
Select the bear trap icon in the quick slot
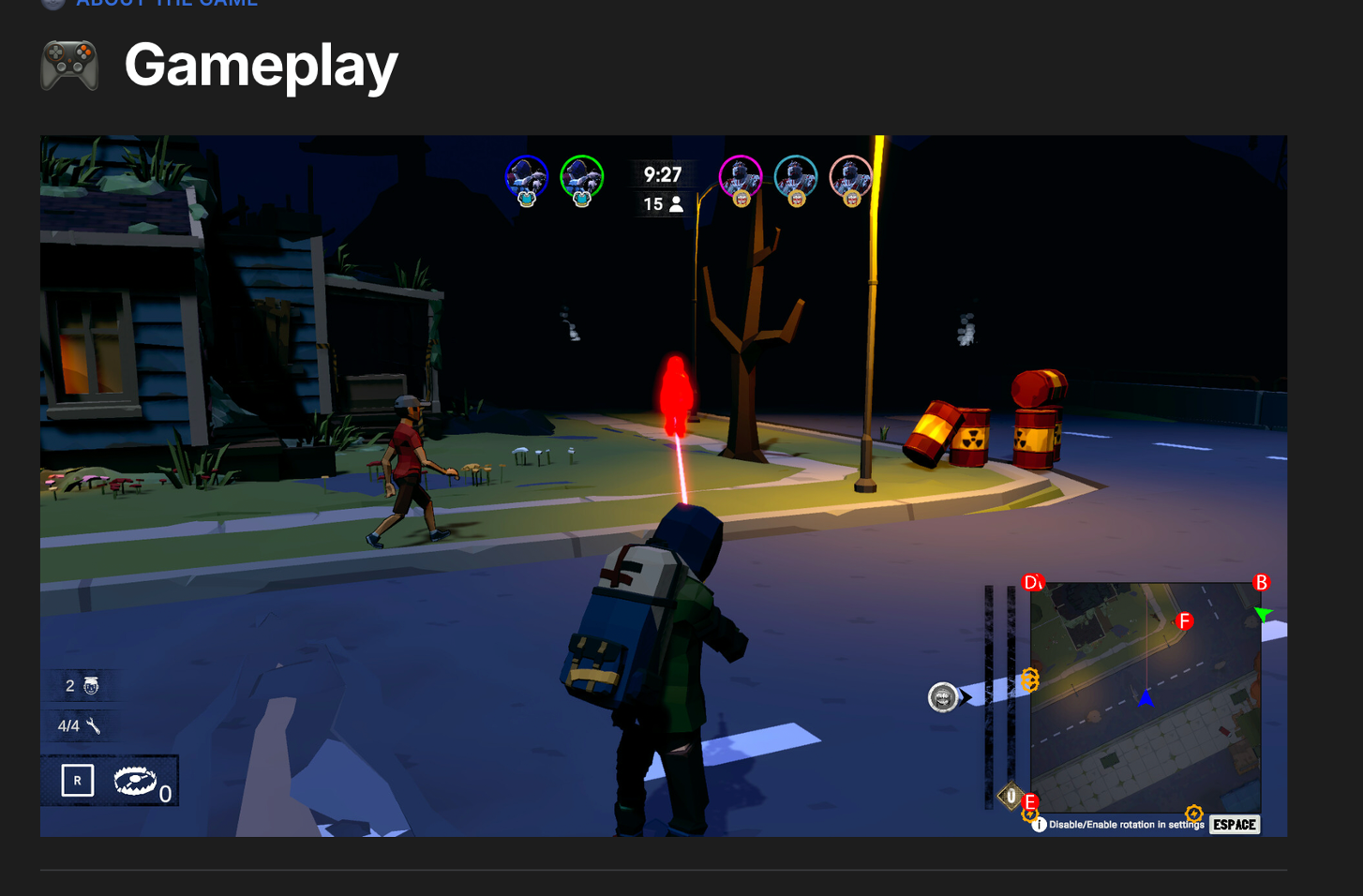coord(135,780)
